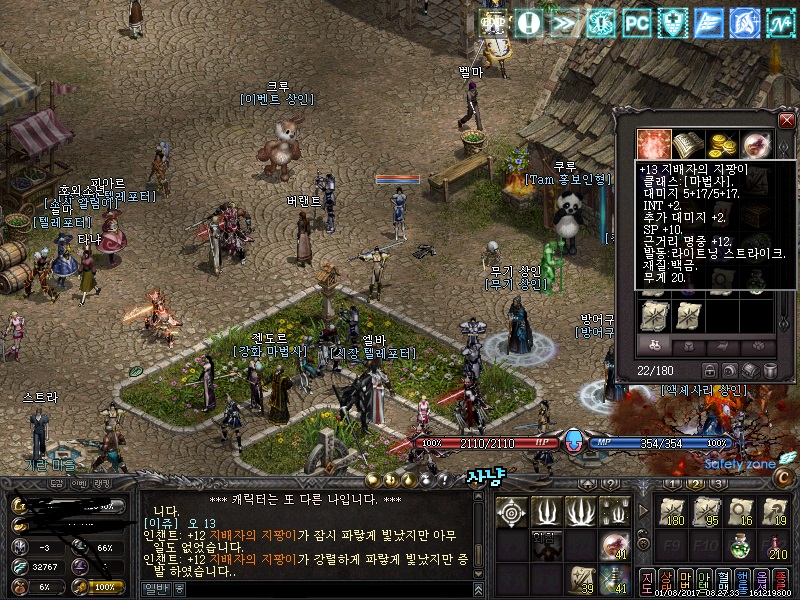Open the N+ icon in top bar
The image size is (800, 600).
click(x=781, y=23)
